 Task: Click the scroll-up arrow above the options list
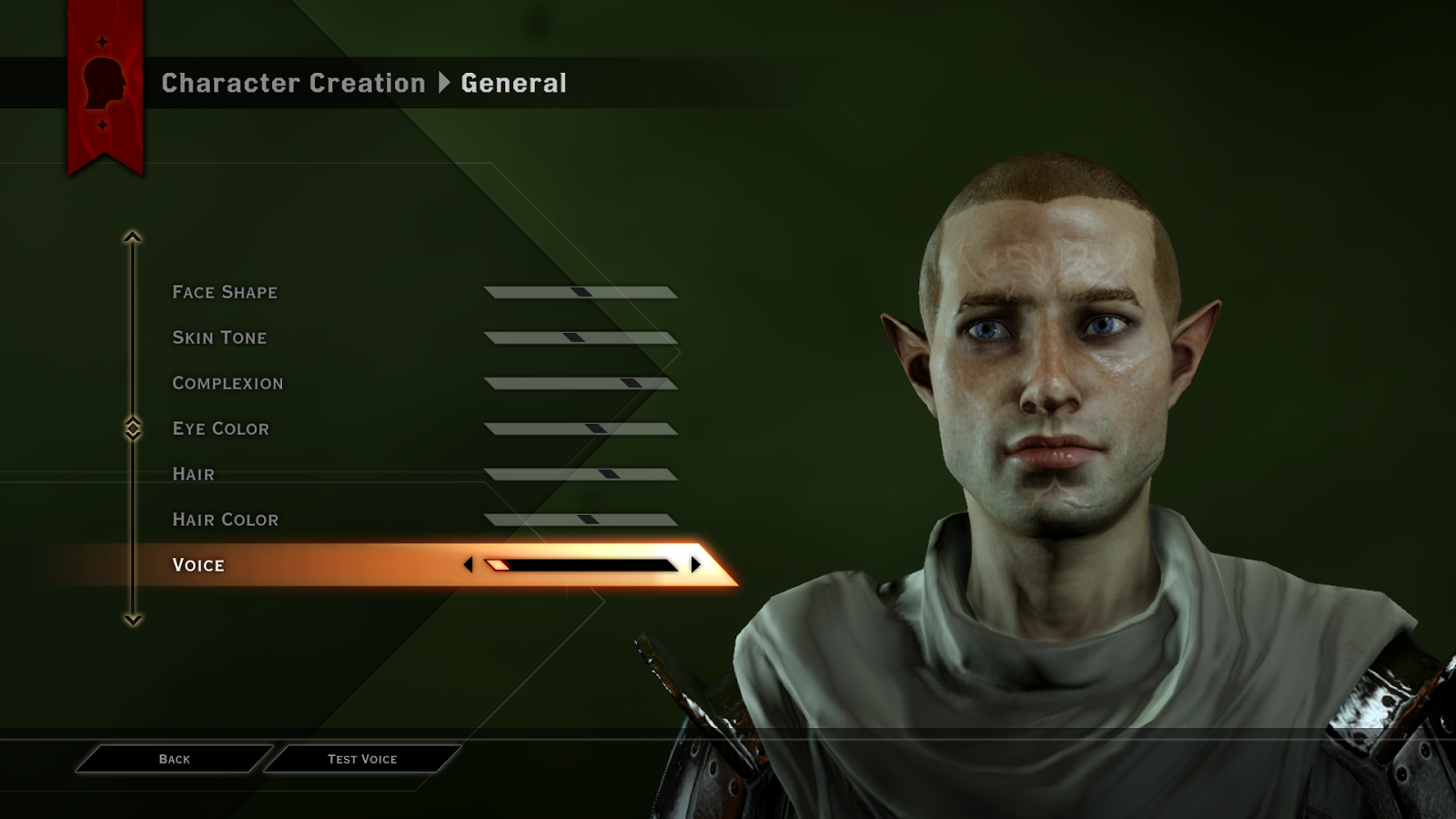[134, 236]
